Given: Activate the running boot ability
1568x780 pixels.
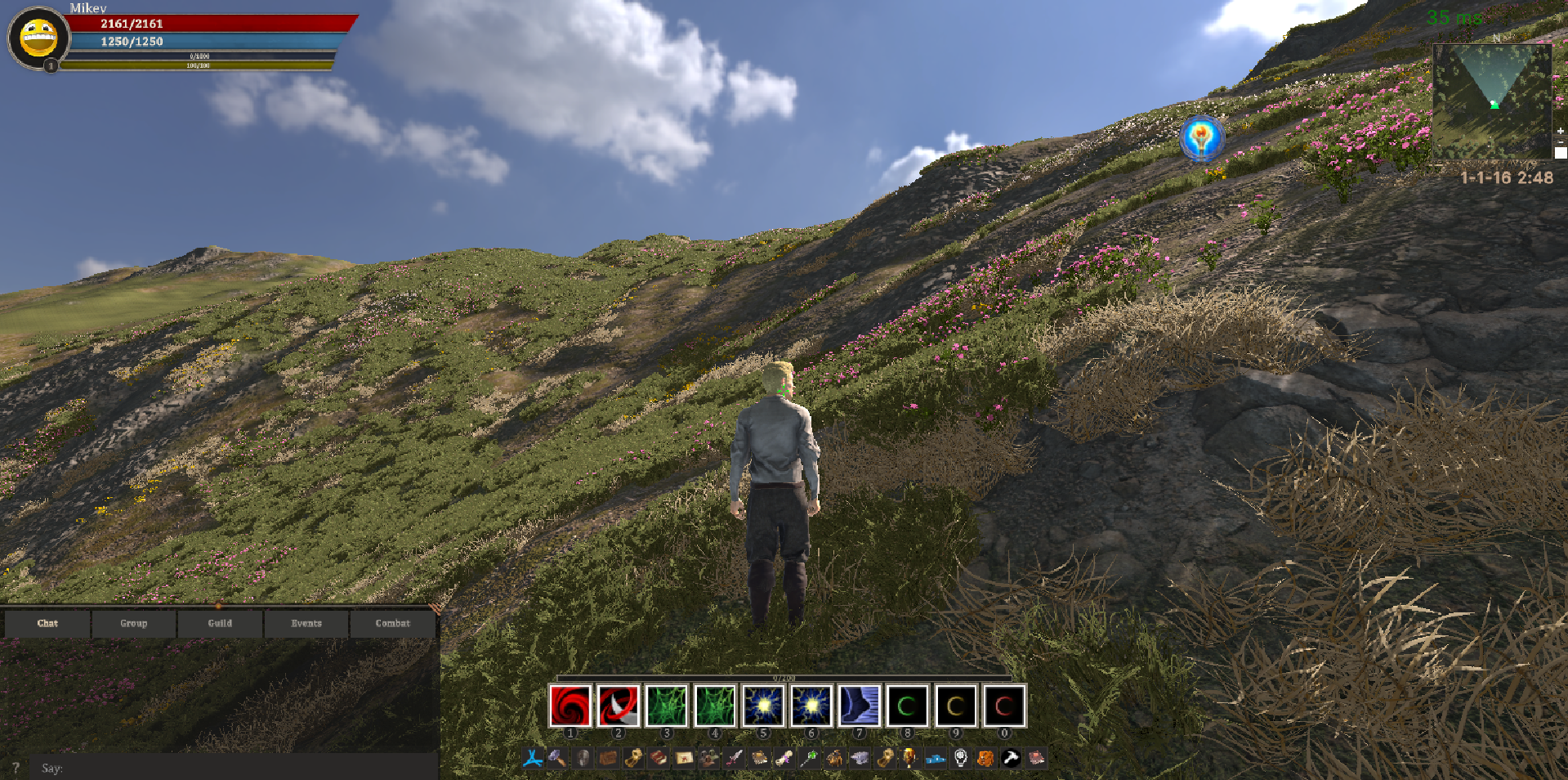Looking at the screenshot, I should pos(860,706).
